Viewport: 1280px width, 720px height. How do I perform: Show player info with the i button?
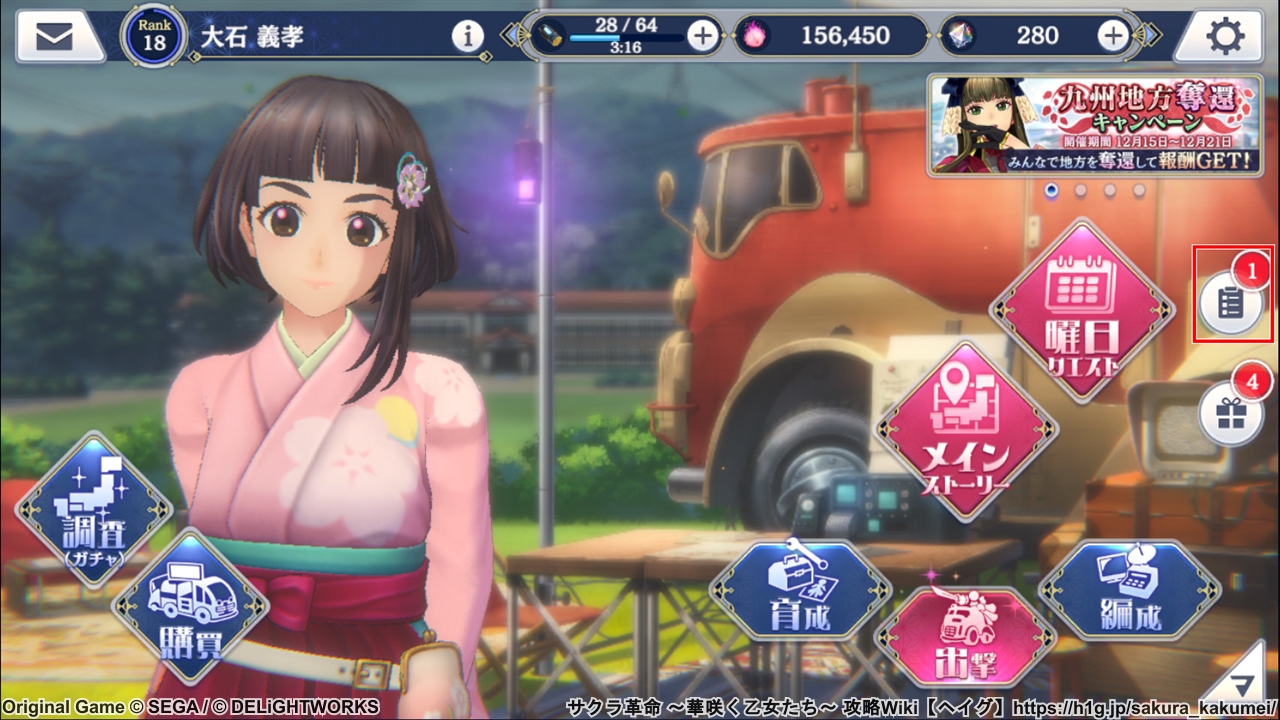coord(467,37)
